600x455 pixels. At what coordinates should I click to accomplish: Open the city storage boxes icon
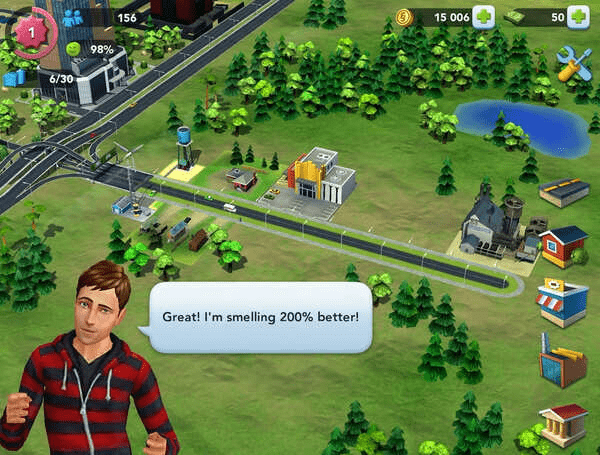[14, 77]
